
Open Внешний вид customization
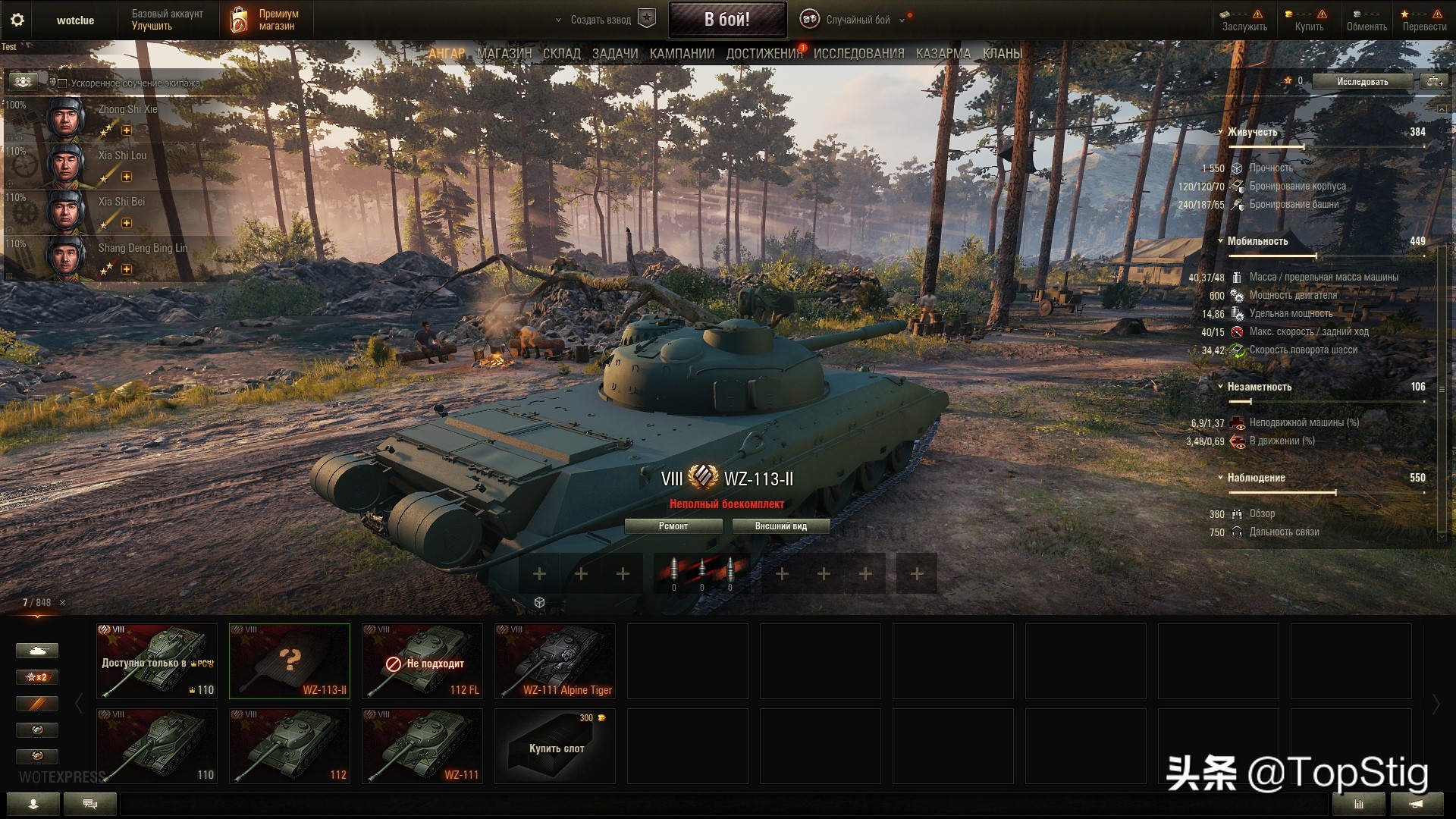(x=780, y=526)
